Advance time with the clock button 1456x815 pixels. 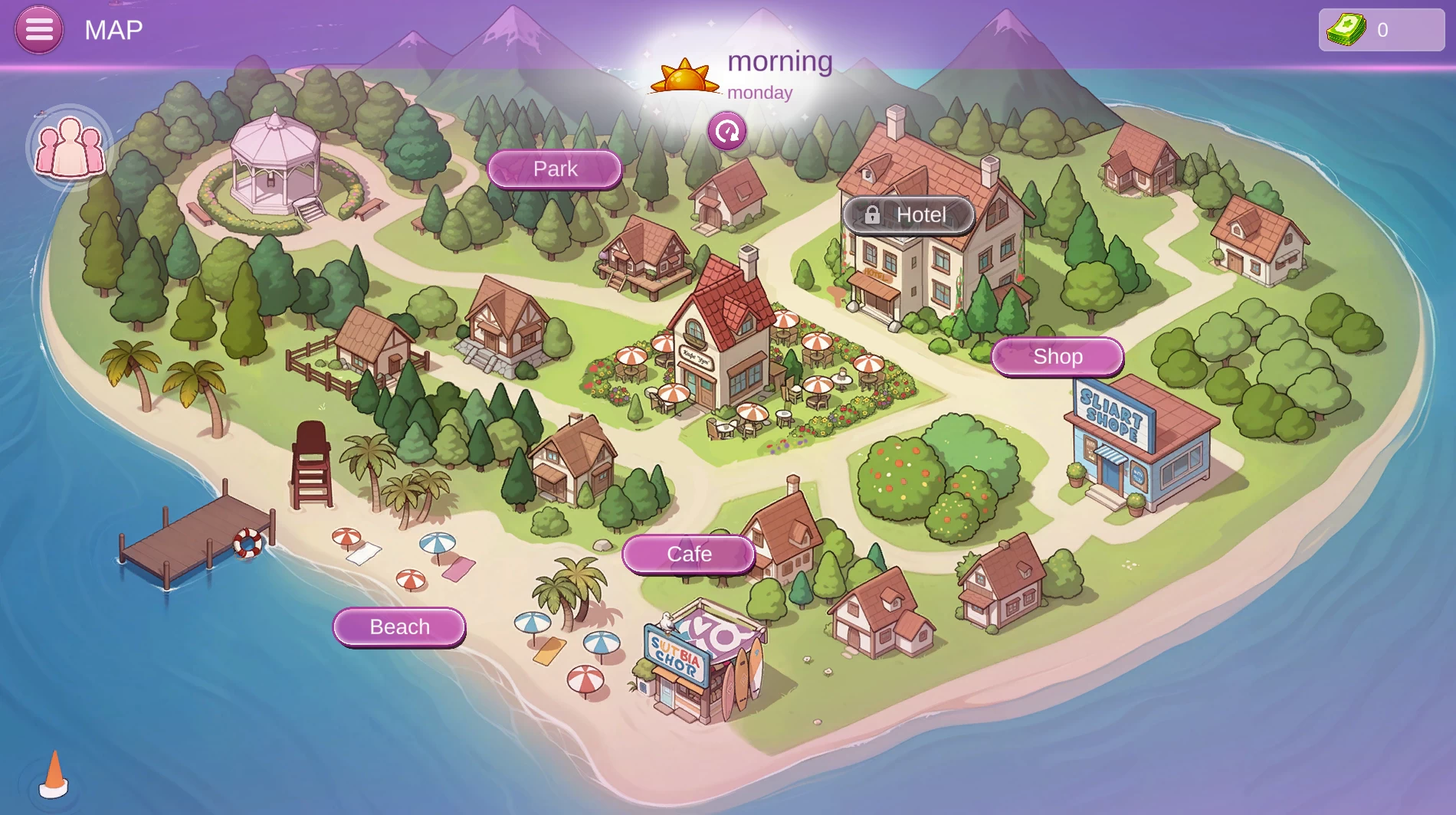click(726, 132)
